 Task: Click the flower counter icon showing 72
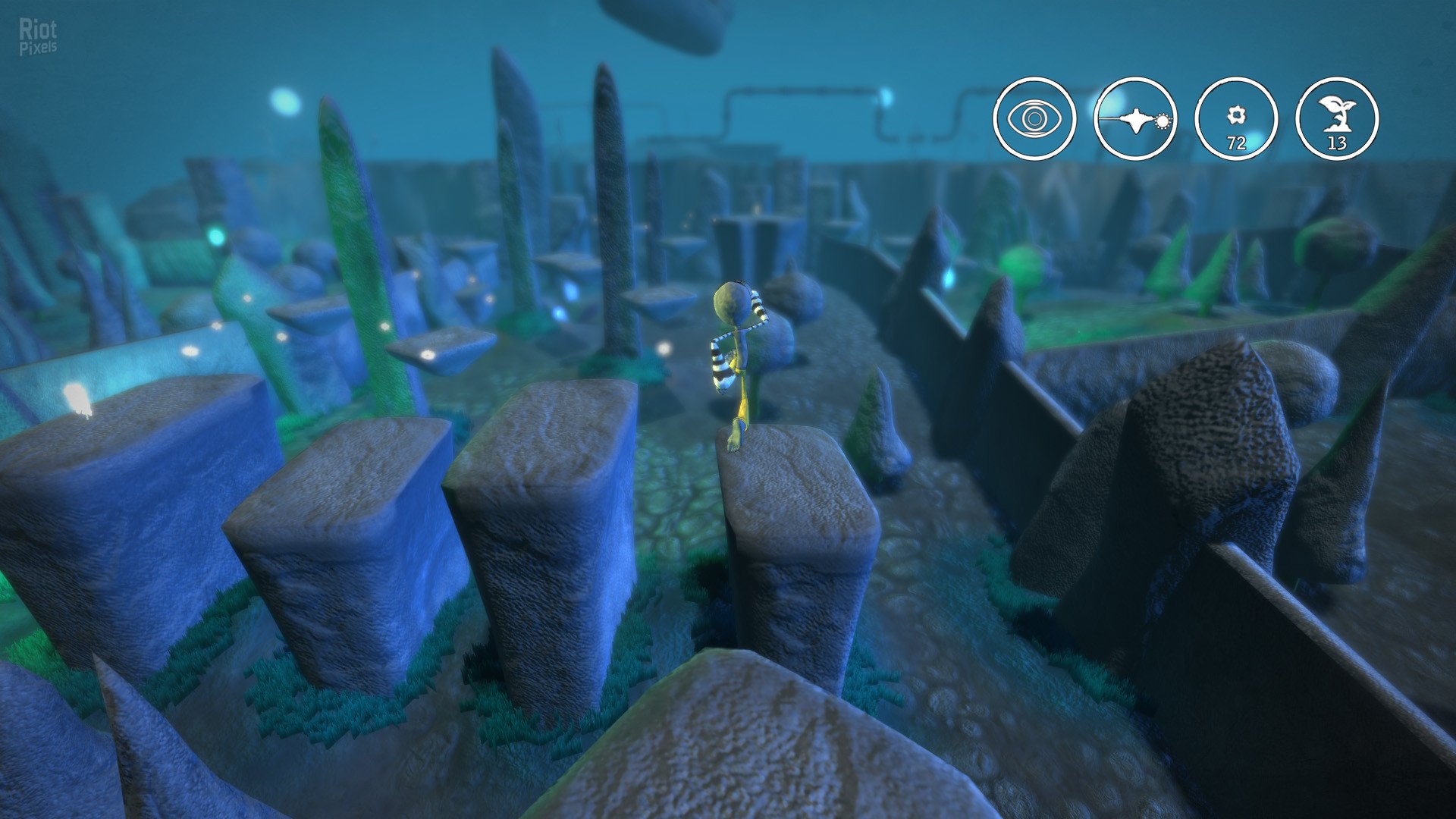pos(1236,119)
